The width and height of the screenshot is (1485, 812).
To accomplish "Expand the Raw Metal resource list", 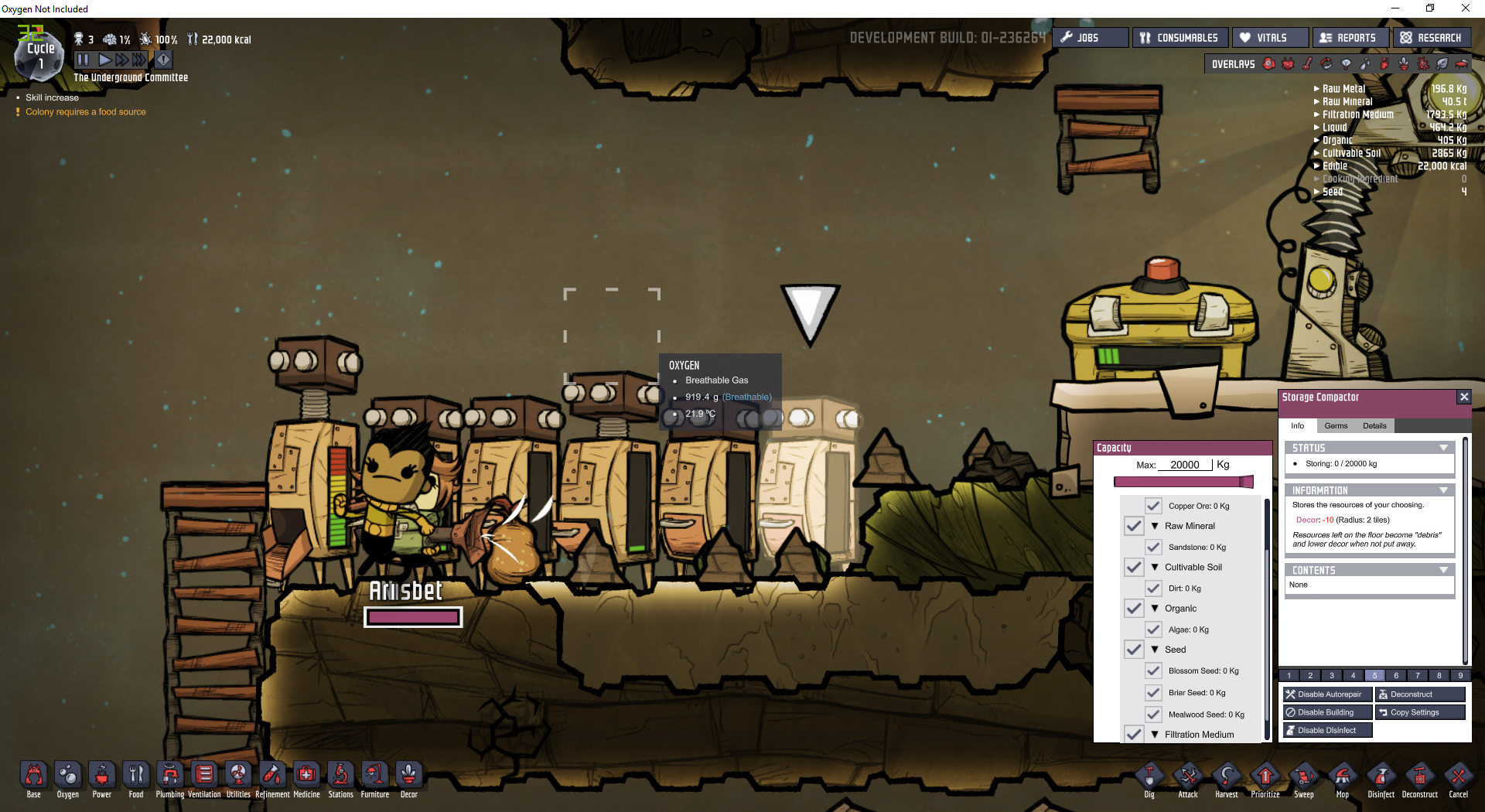I will pos(1343,89).
